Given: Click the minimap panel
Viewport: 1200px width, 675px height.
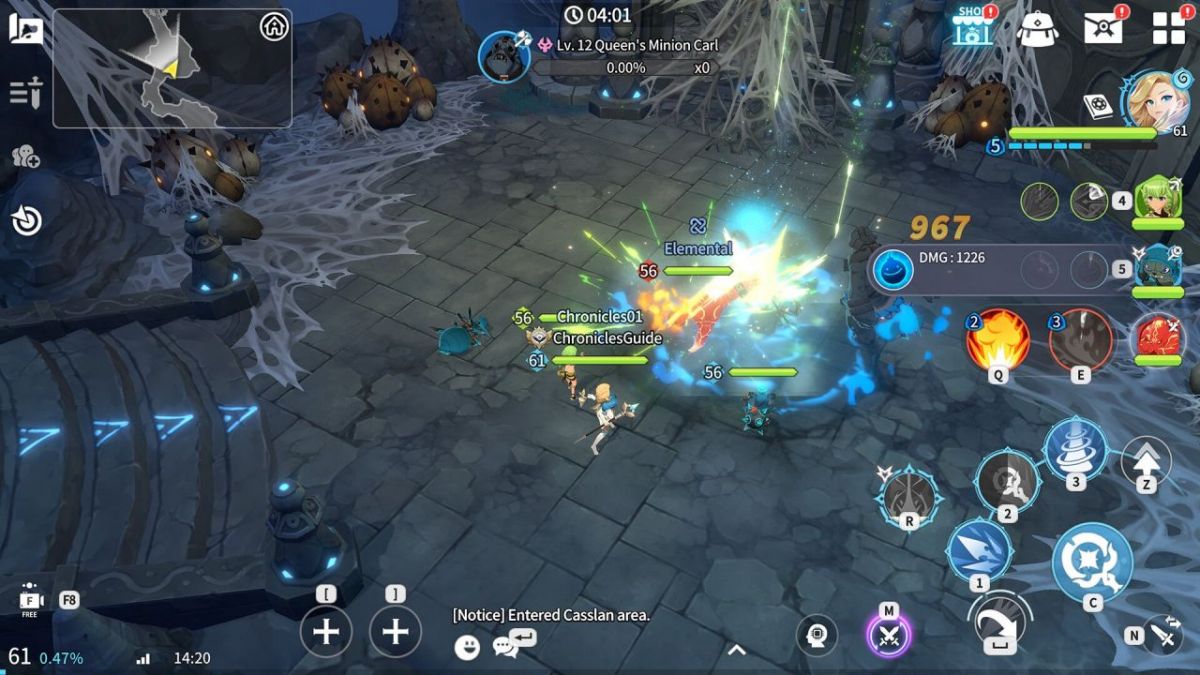Looking at the screenshot, I should point(172,68).
